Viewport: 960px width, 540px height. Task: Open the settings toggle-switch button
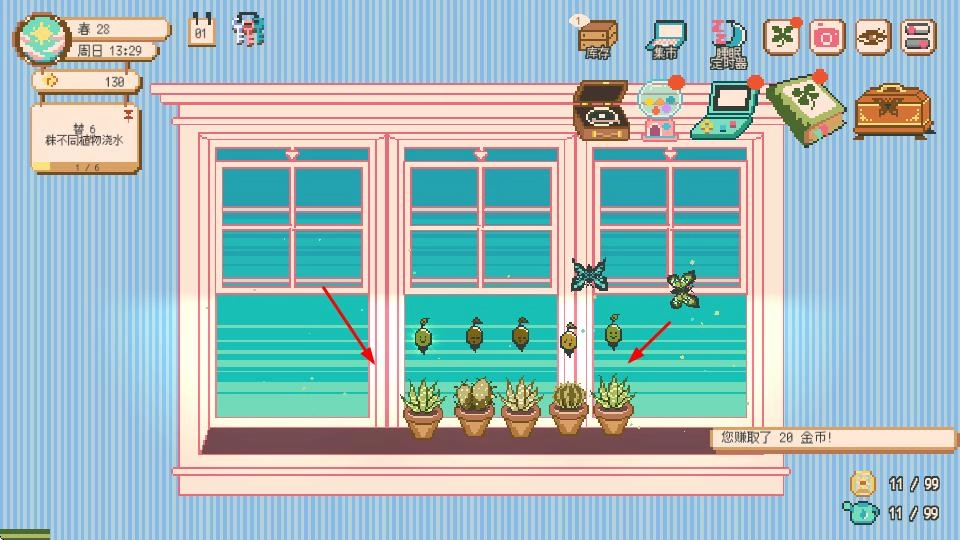pyautogui.click(x=918, y=37)
